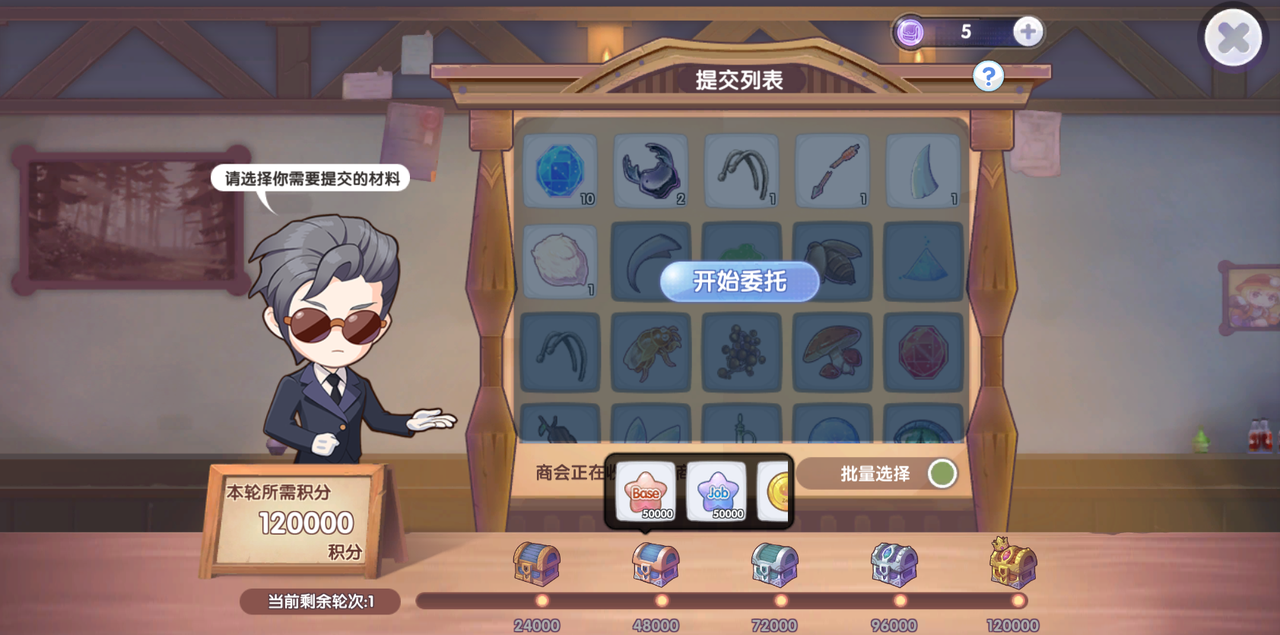Open the 24000 points reward chest
Viewport: 1280px width, 635px height.
pyautogui.click(x=537, y=564)
